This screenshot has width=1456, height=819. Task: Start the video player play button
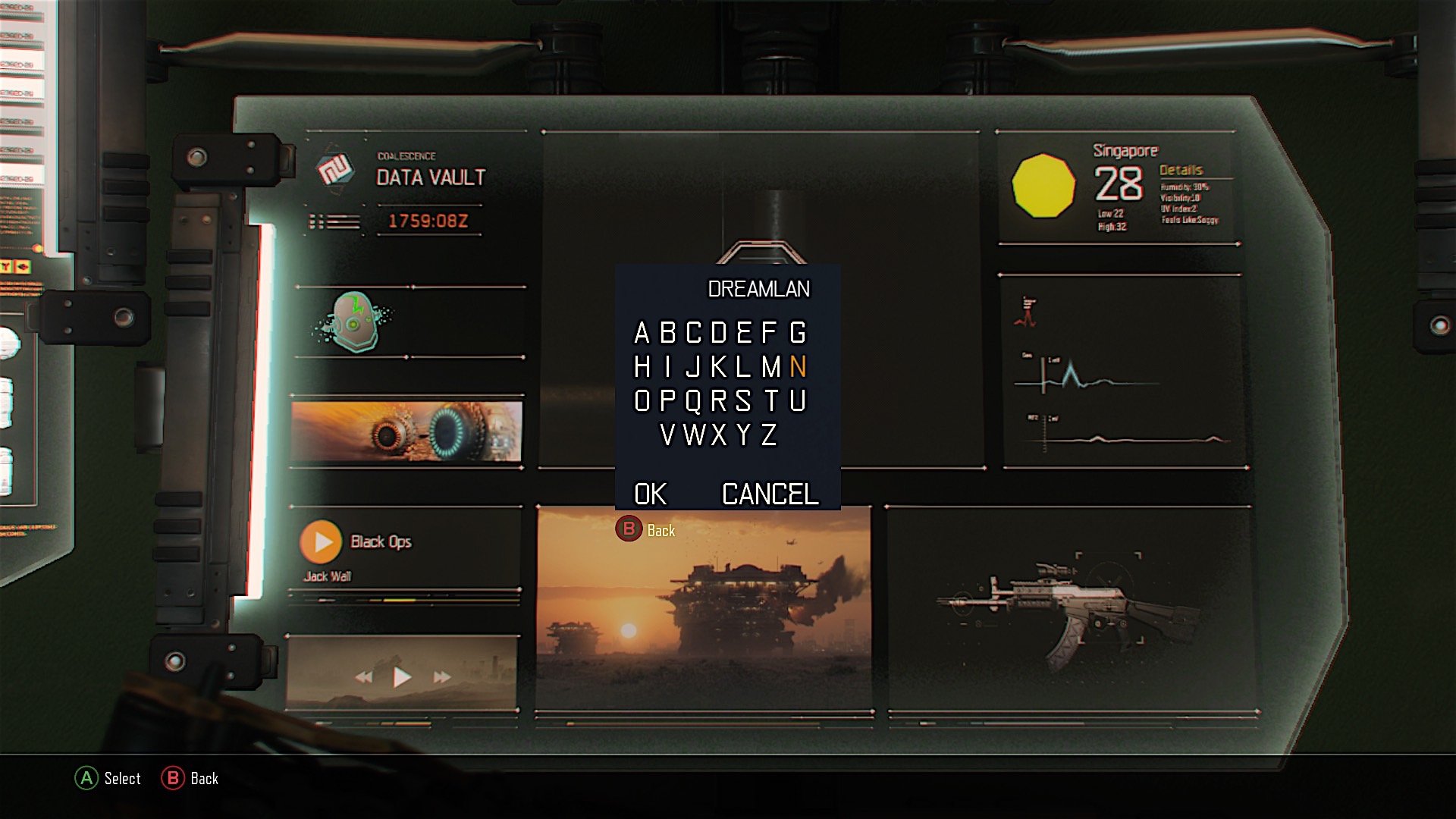[x=402, y=676]
